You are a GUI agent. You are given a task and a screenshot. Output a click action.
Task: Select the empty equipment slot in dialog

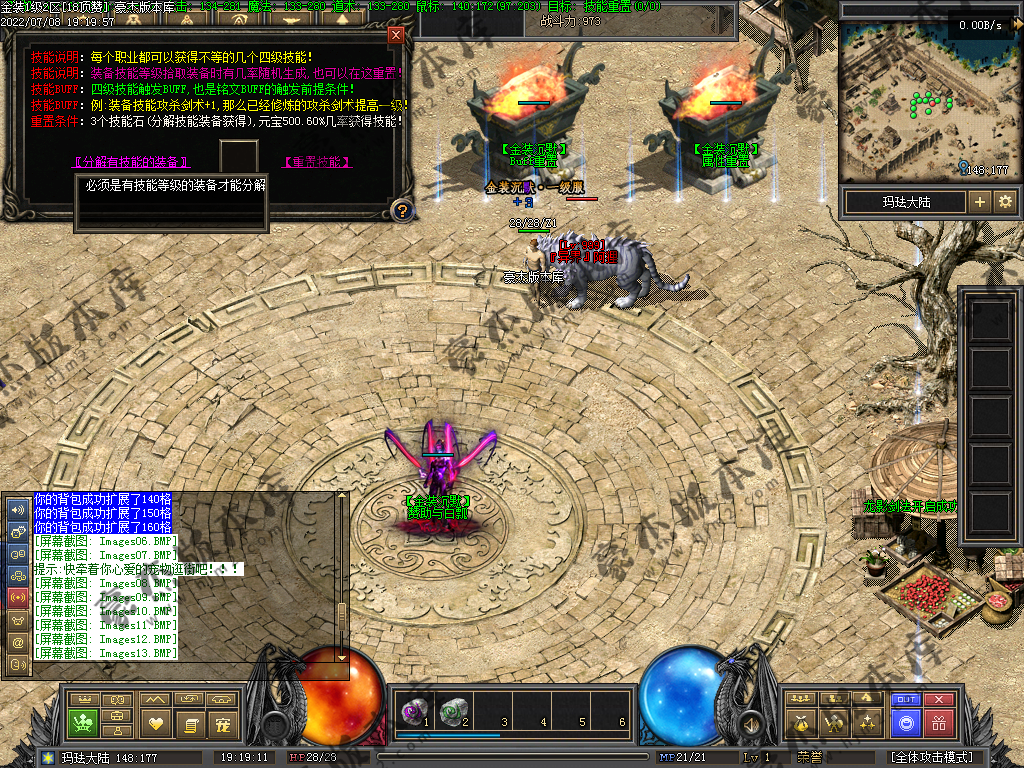click(239, 156)
